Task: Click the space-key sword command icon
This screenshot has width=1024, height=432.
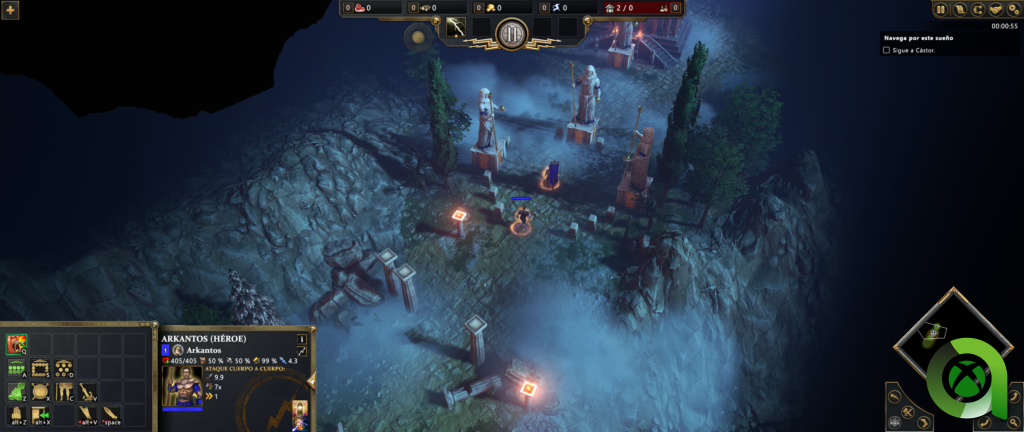Action: tap(111, 414)
